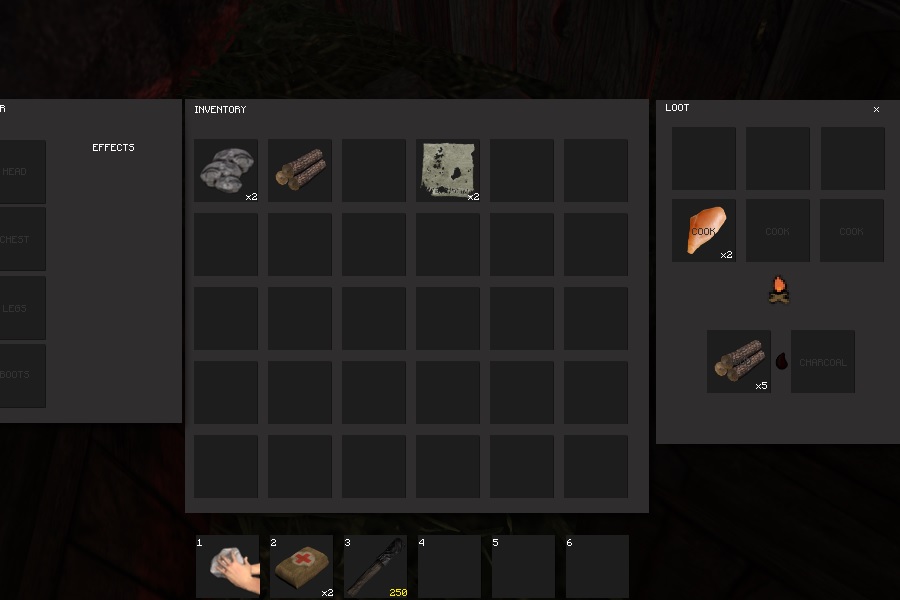Close the loot panel

[x=876, y=110]
